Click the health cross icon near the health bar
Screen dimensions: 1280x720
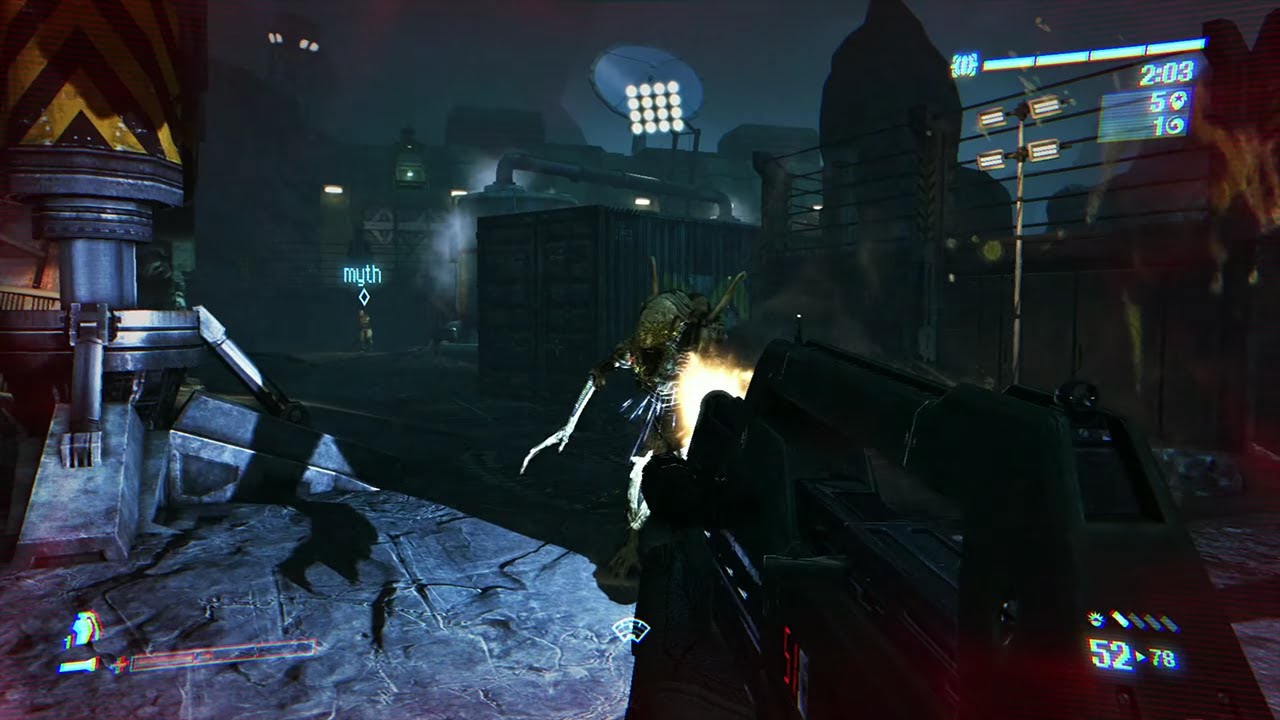tap(118, 665)
